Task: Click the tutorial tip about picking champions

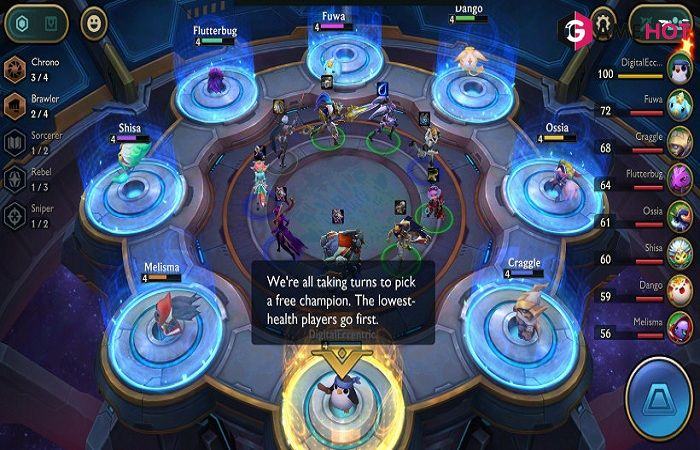Action: click(342, 302)
